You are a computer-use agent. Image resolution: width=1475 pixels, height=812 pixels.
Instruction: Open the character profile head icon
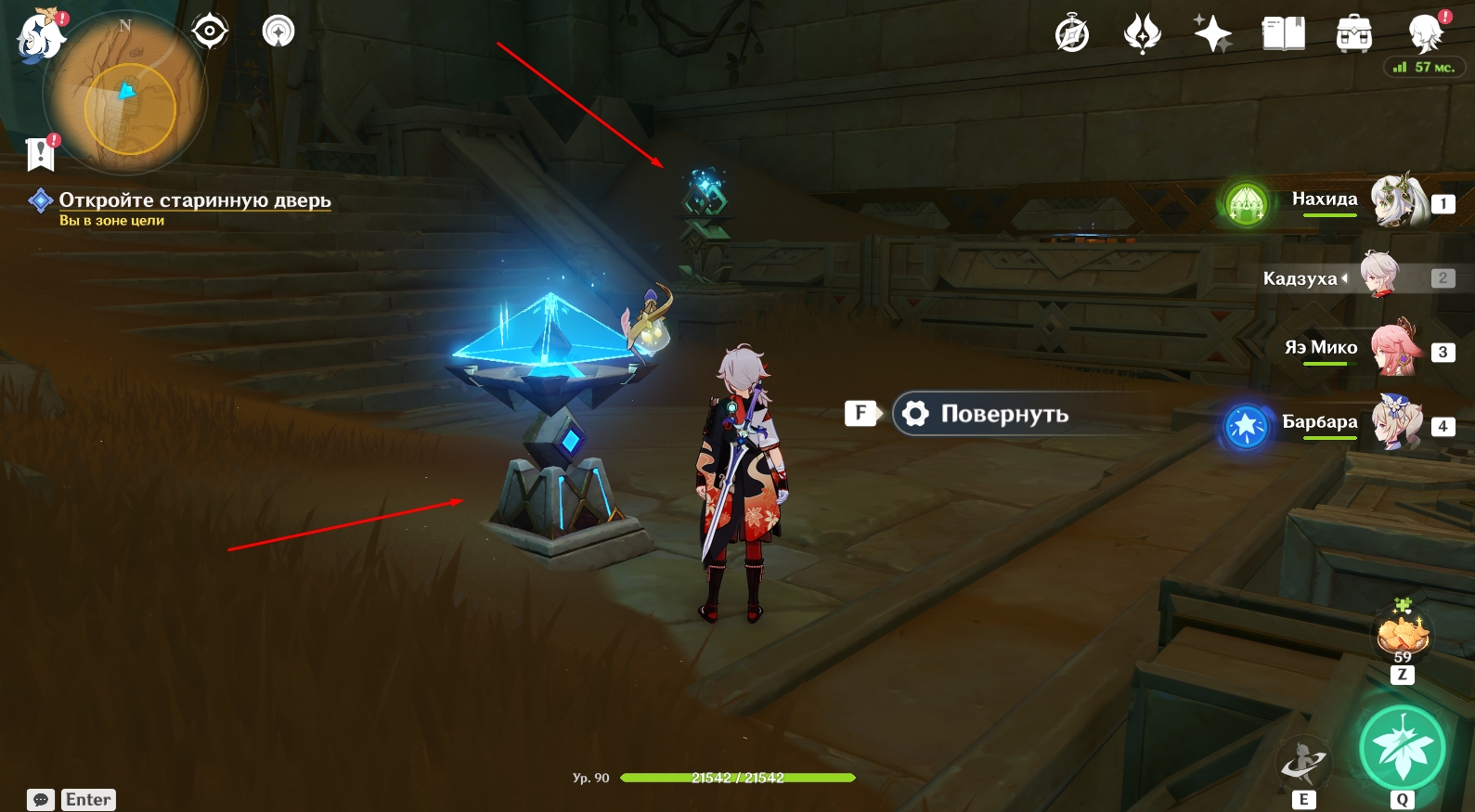point(1425,33)
